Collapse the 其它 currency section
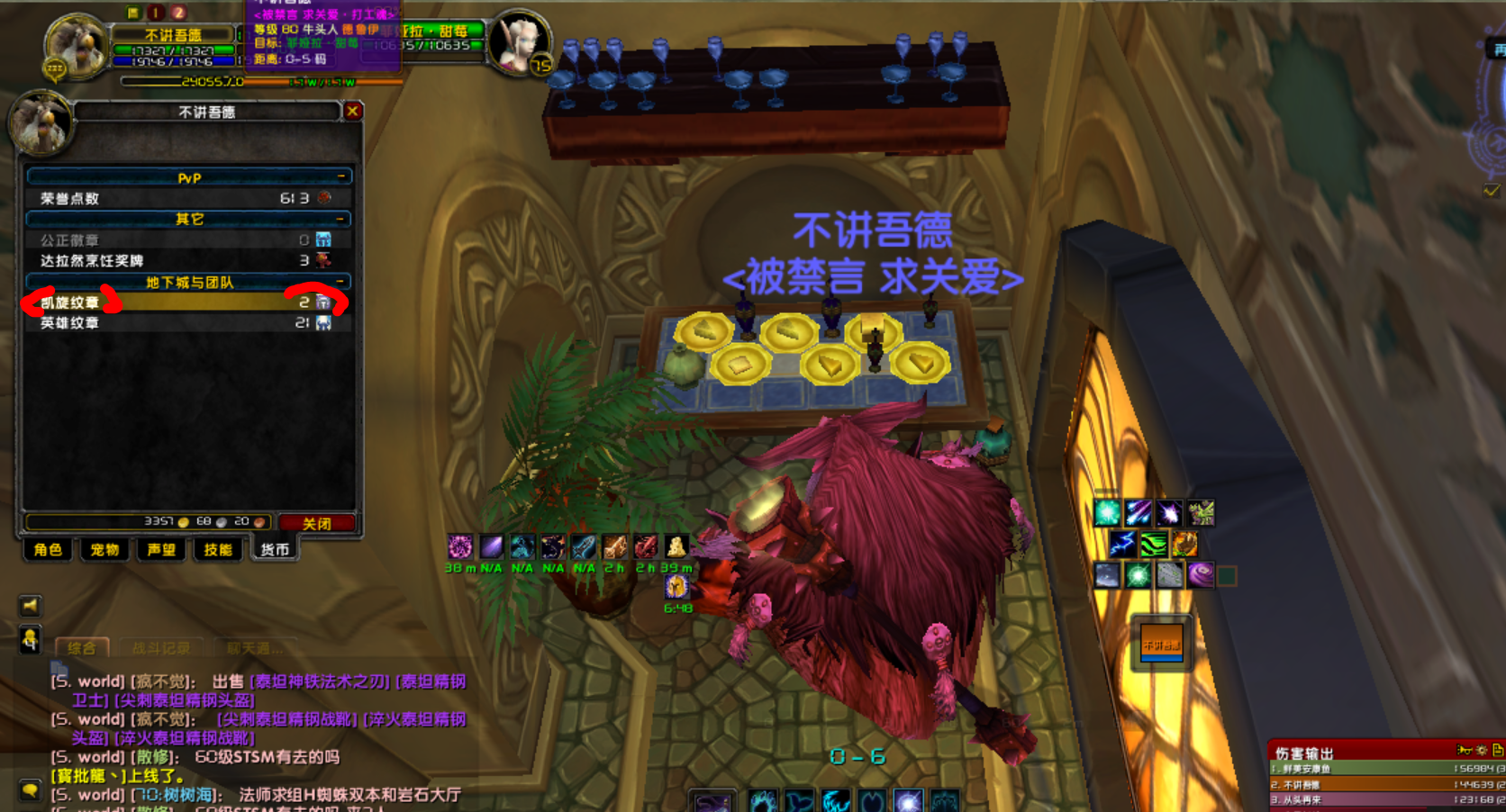The image size is (1506, 812). coord(342,219)
